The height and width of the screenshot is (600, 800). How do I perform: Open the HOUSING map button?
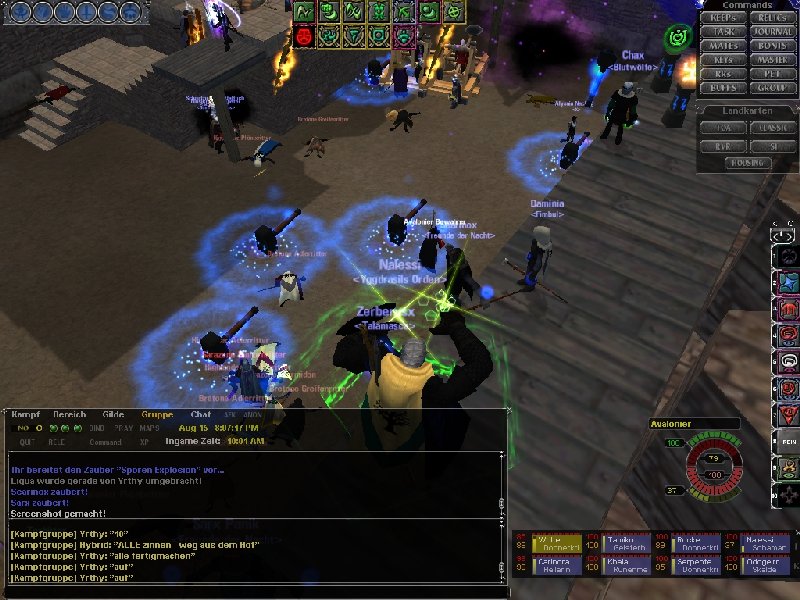pos(747,162)
